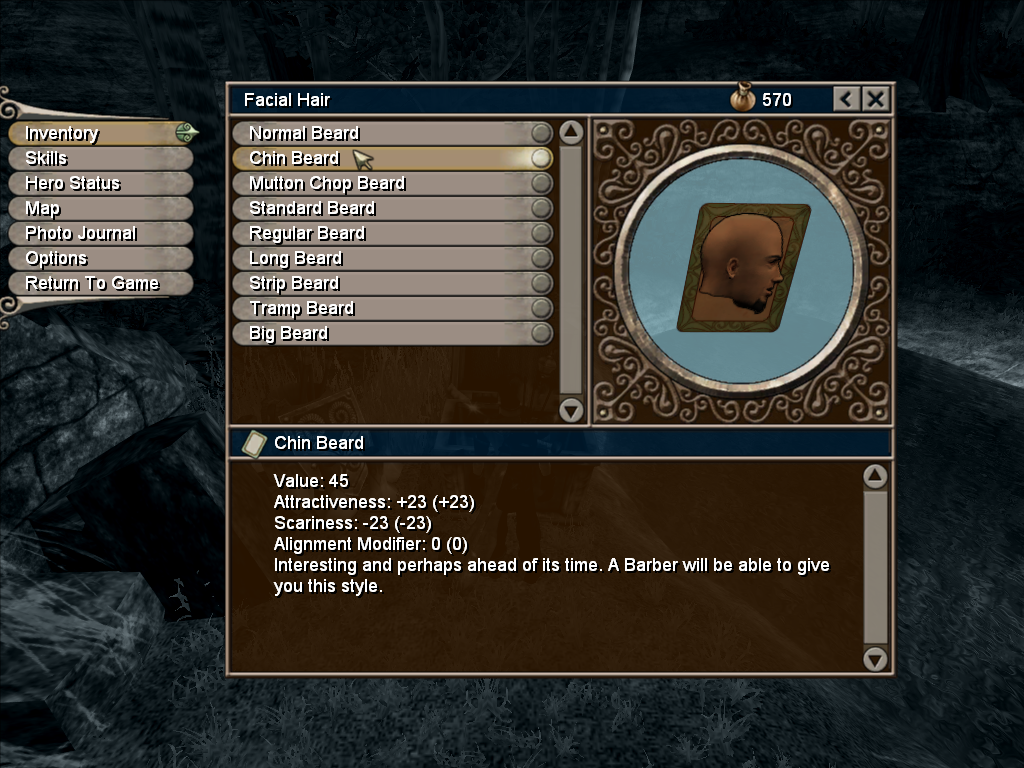Open the Inventory menu entry
The width and height of the screenshot is (1024, 768).
[x=62, y=133]
